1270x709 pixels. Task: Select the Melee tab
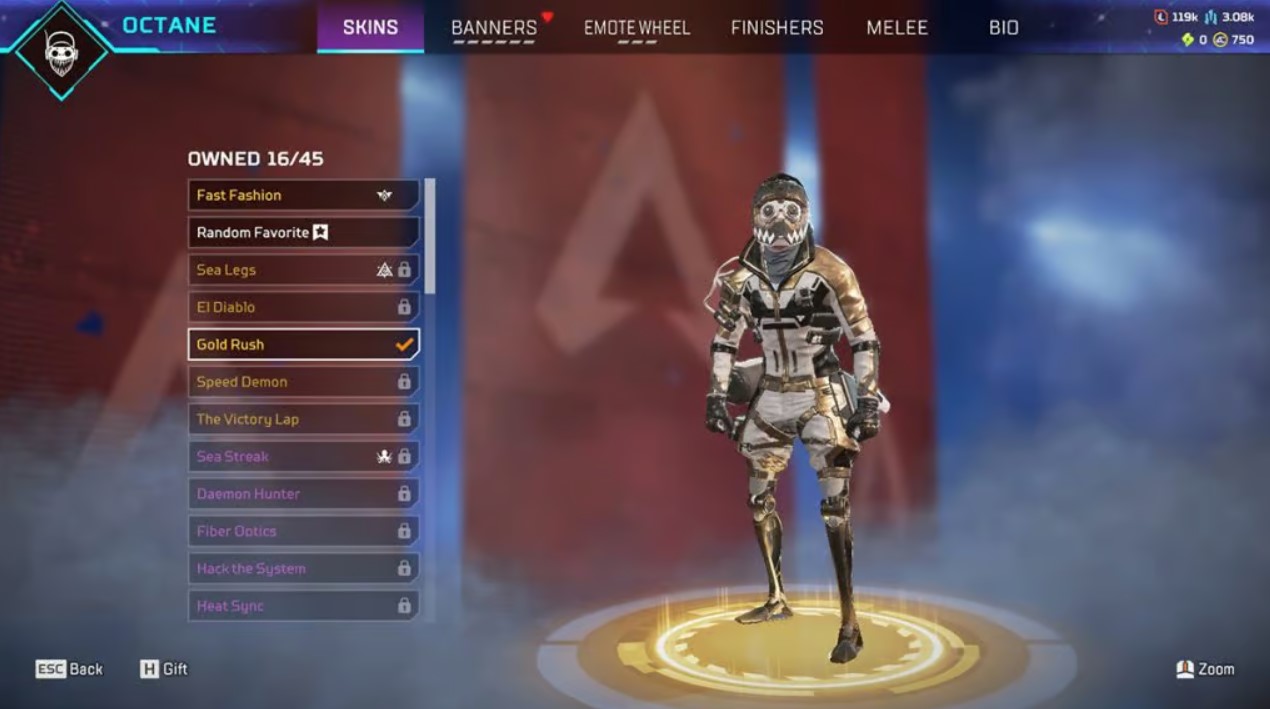point(897,28)
